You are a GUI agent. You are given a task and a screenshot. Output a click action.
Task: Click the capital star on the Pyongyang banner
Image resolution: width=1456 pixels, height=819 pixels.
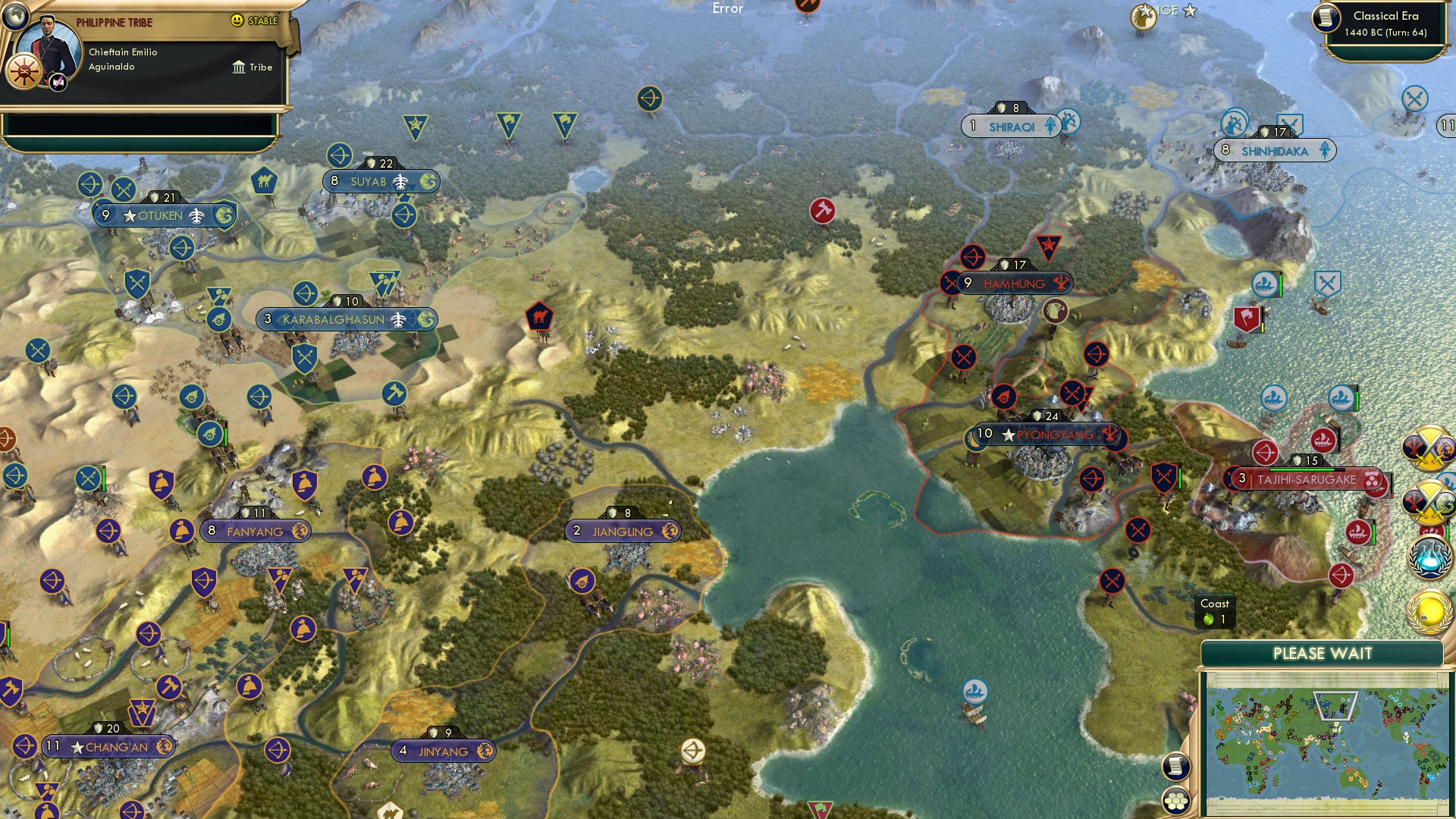pos(1007,435)
